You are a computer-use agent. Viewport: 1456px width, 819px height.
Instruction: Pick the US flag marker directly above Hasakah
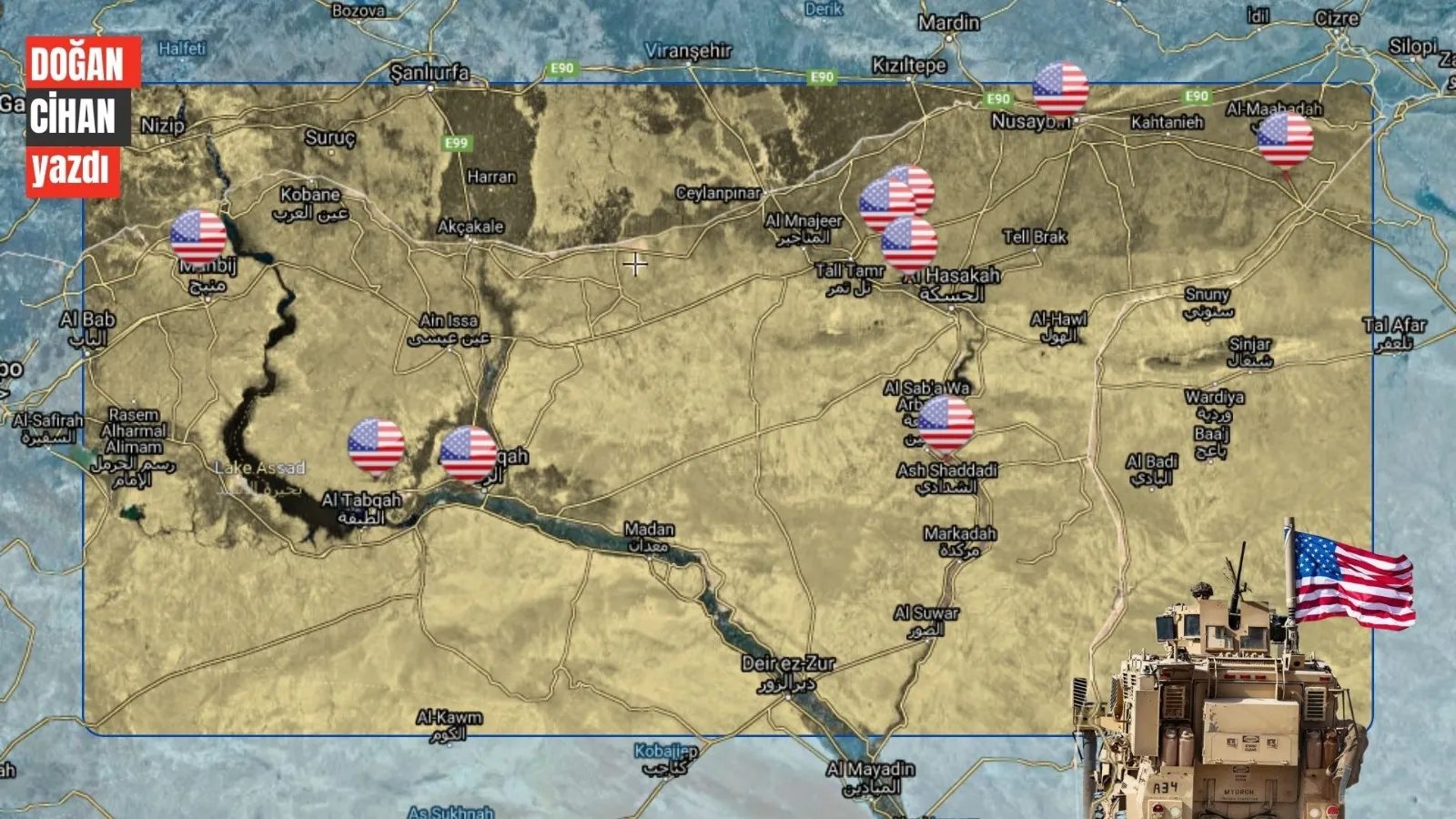tap(909, 244)
